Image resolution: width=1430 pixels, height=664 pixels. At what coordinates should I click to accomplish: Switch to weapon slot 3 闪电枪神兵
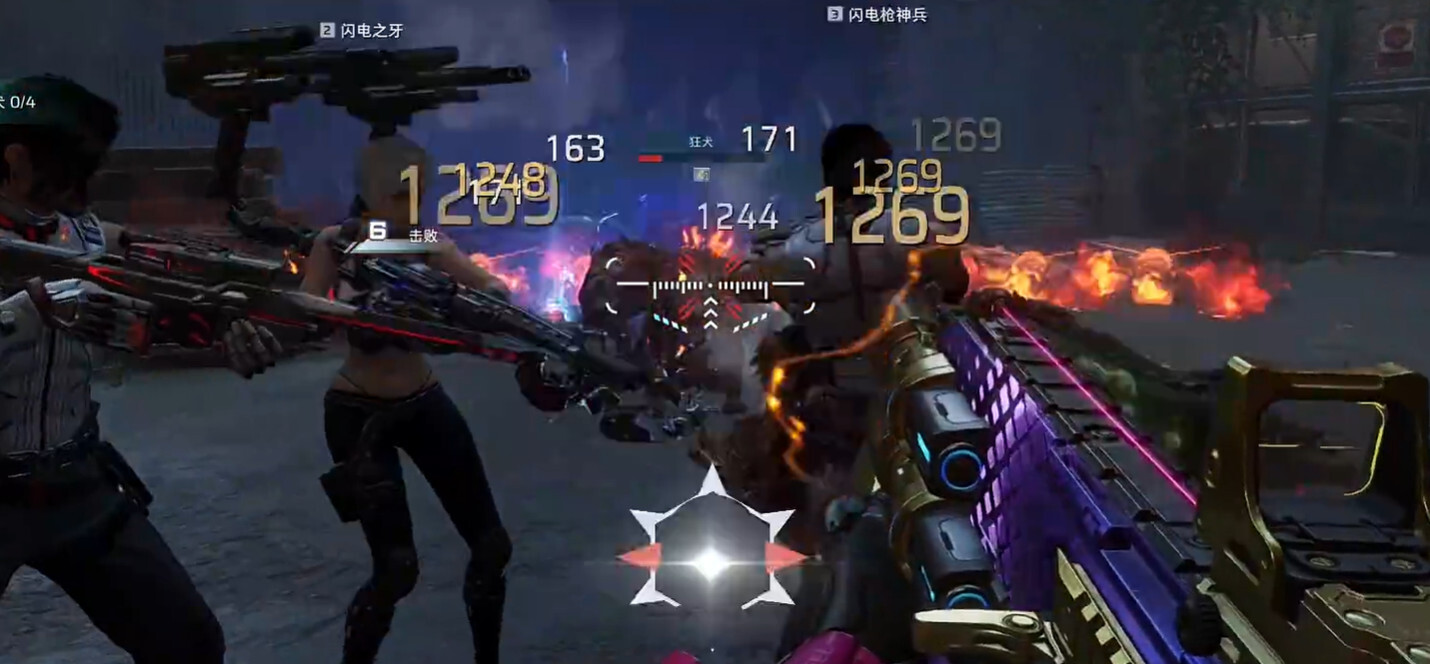(x=877, y=15)
